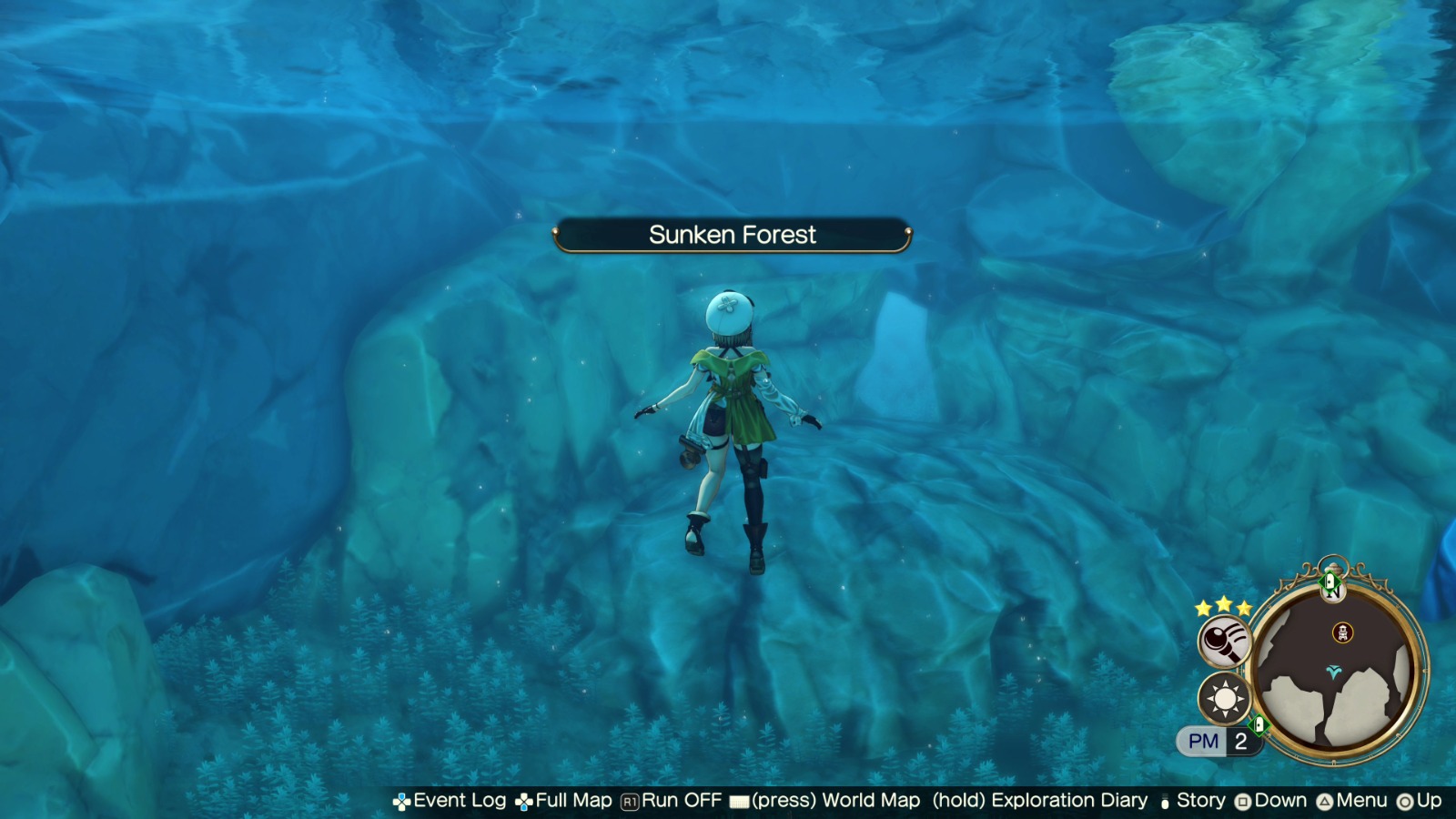Click the lower-left green door marker on the minimap
Viewport: 1456px width, 819px height.
[1259, 723]
